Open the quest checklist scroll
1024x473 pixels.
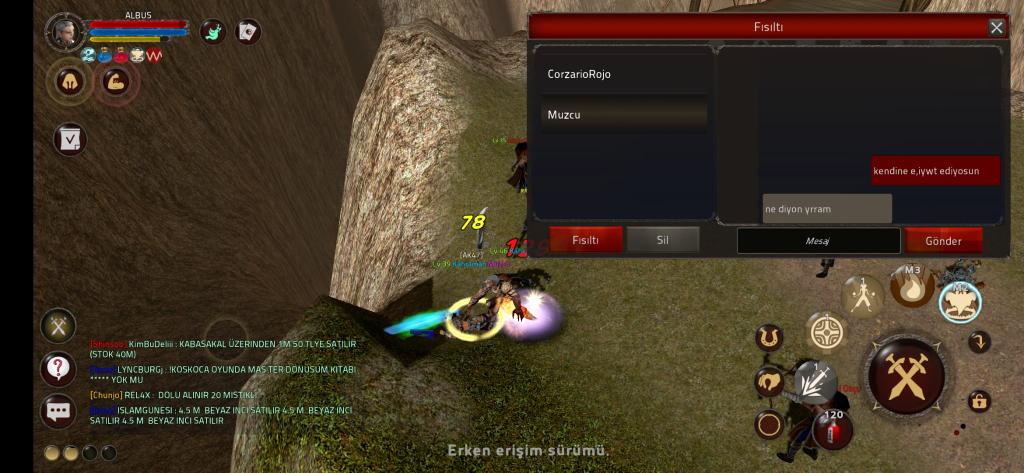click(70, 139)
